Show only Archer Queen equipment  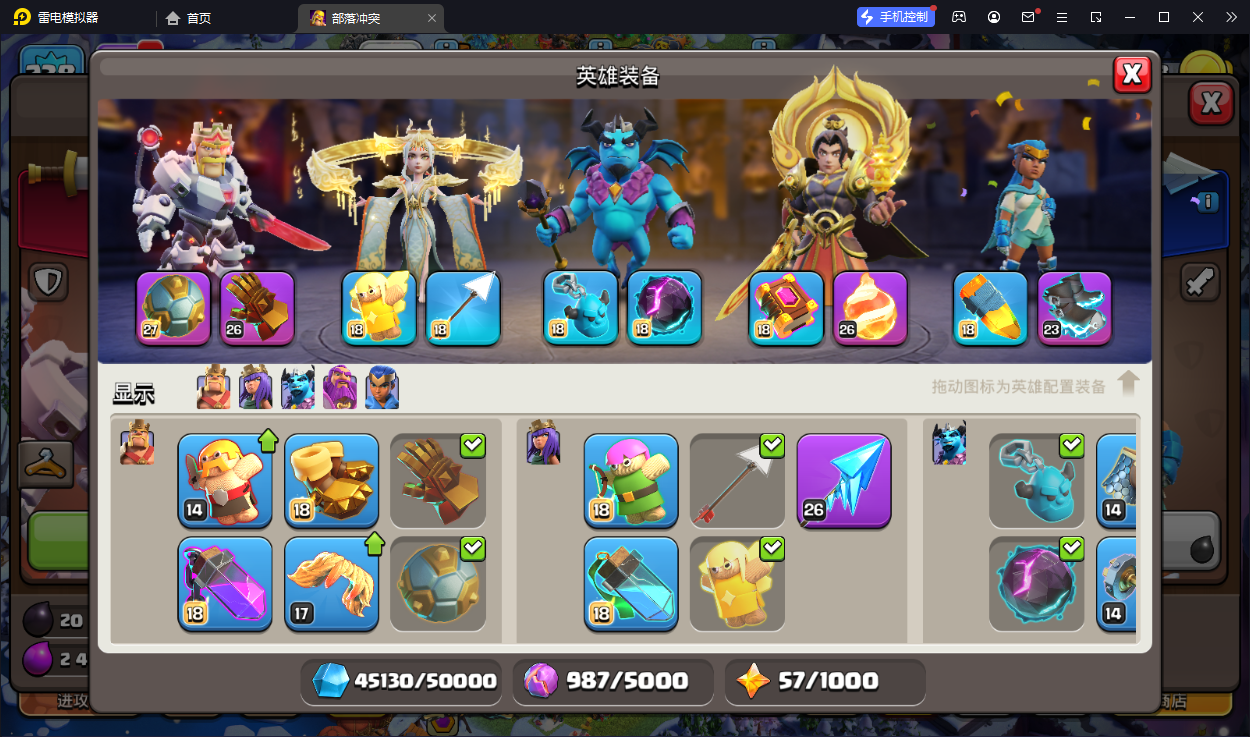tap(255, 388)
